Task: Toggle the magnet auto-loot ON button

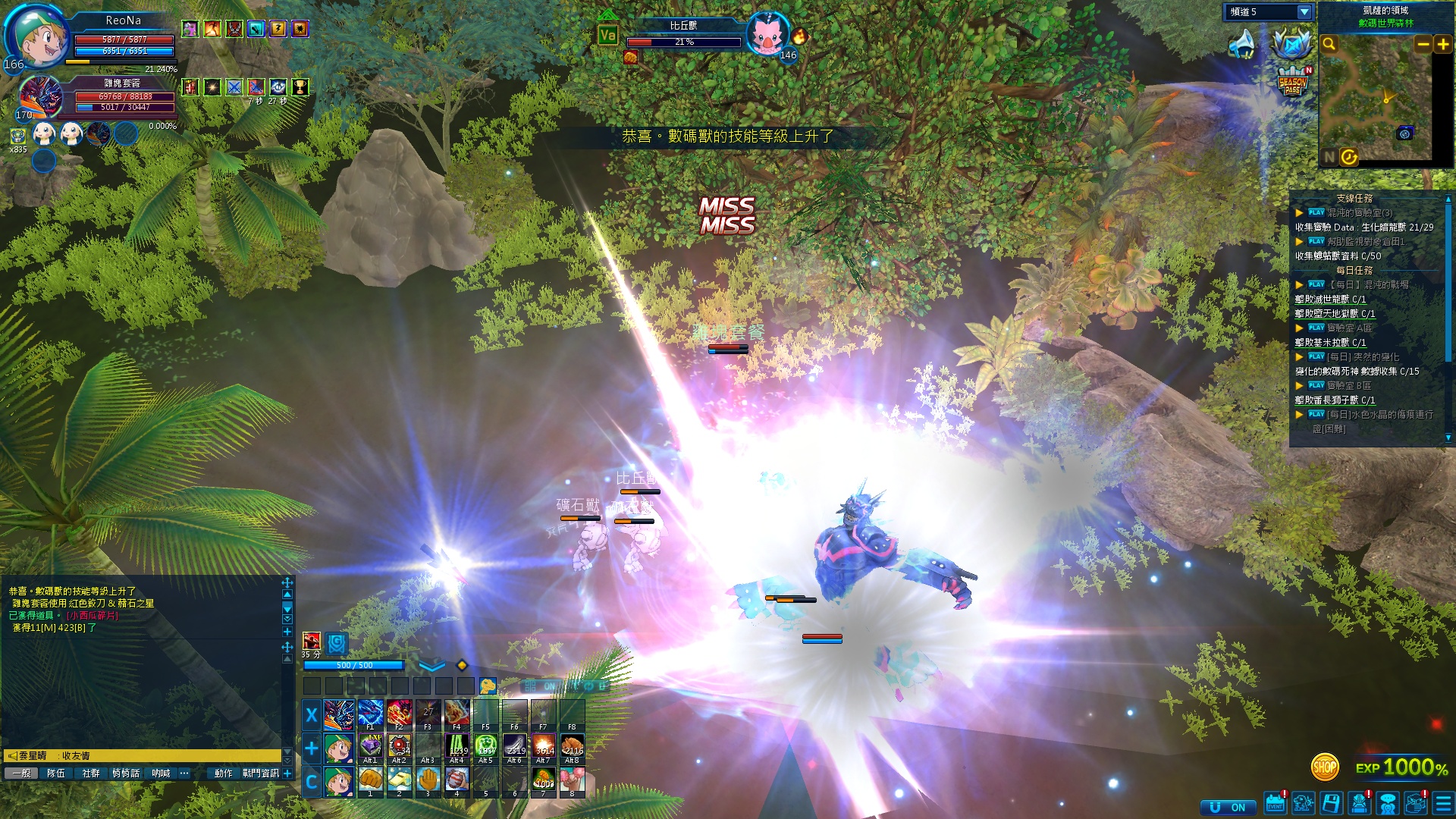Action: [1228, 807]
